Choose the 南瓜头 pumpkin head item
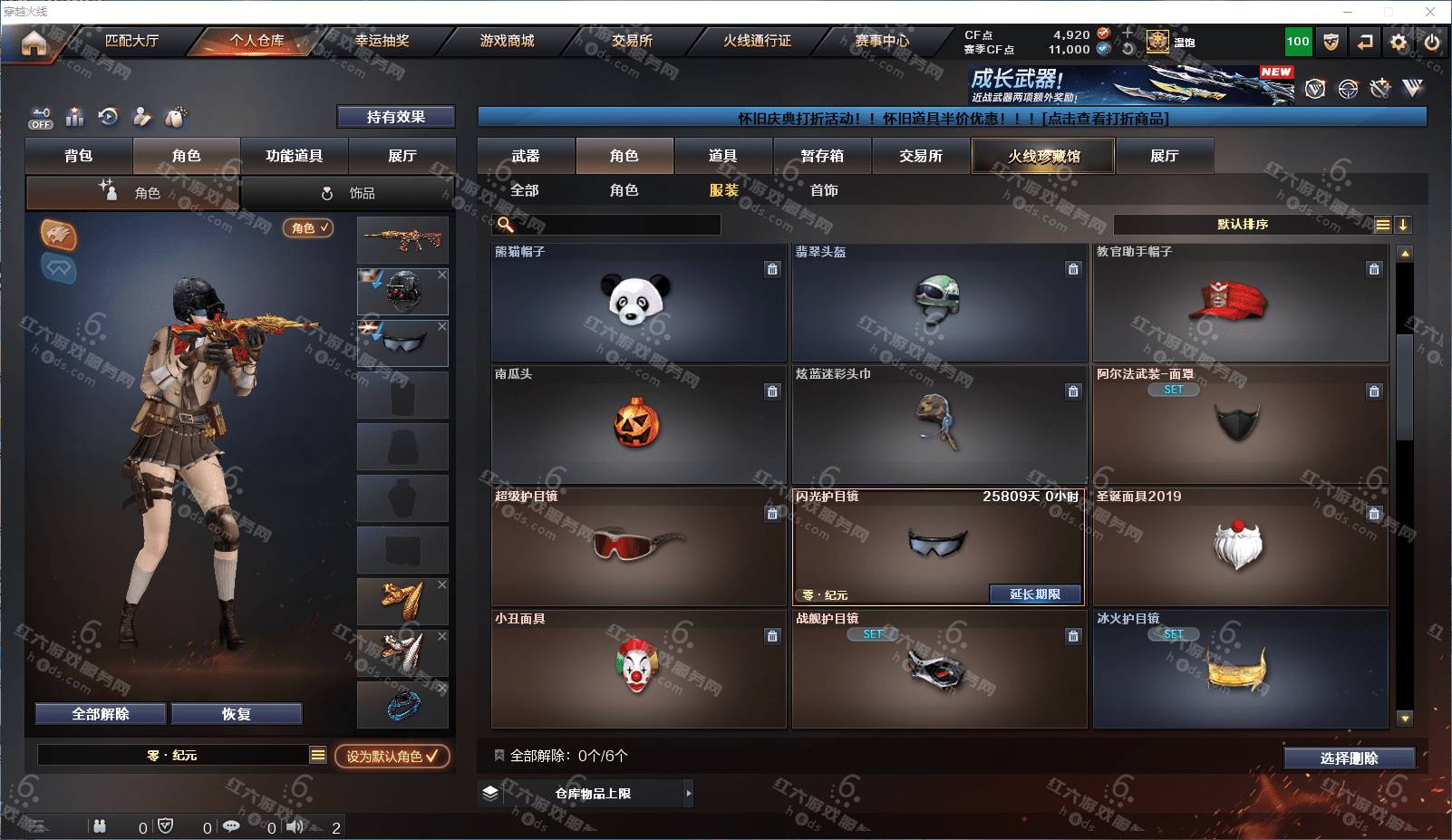The image size is (1452, 840). coord(637,424)
